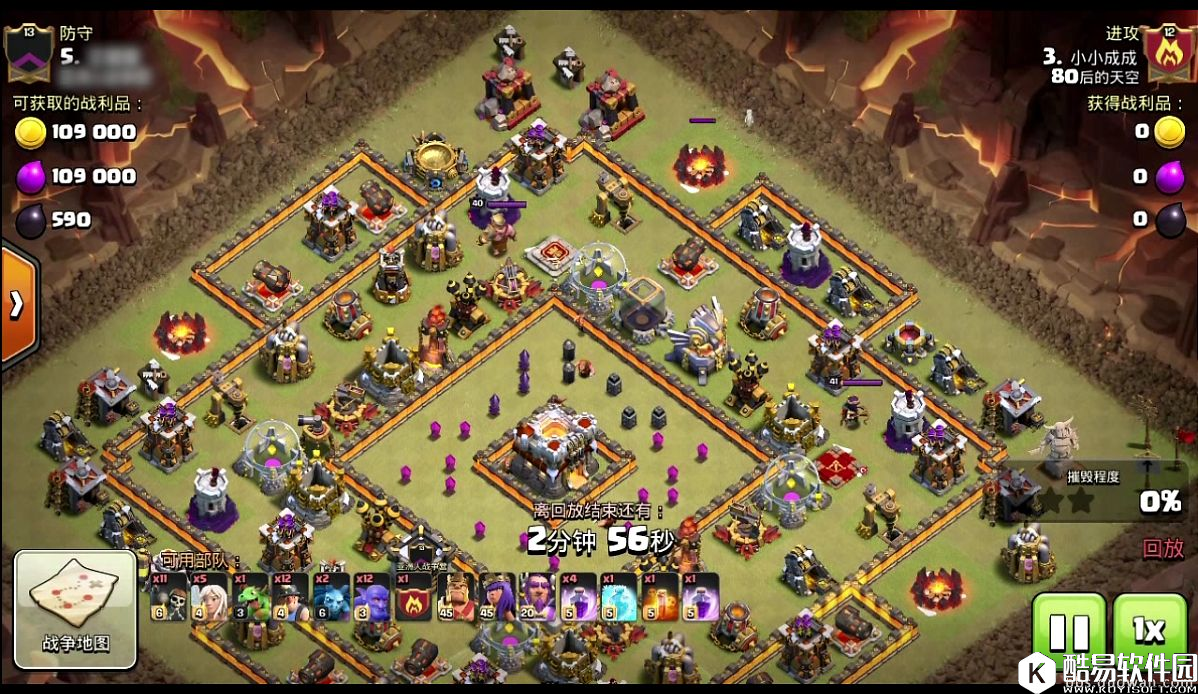Select the Wall Breaker troop slot

point(169,597)
